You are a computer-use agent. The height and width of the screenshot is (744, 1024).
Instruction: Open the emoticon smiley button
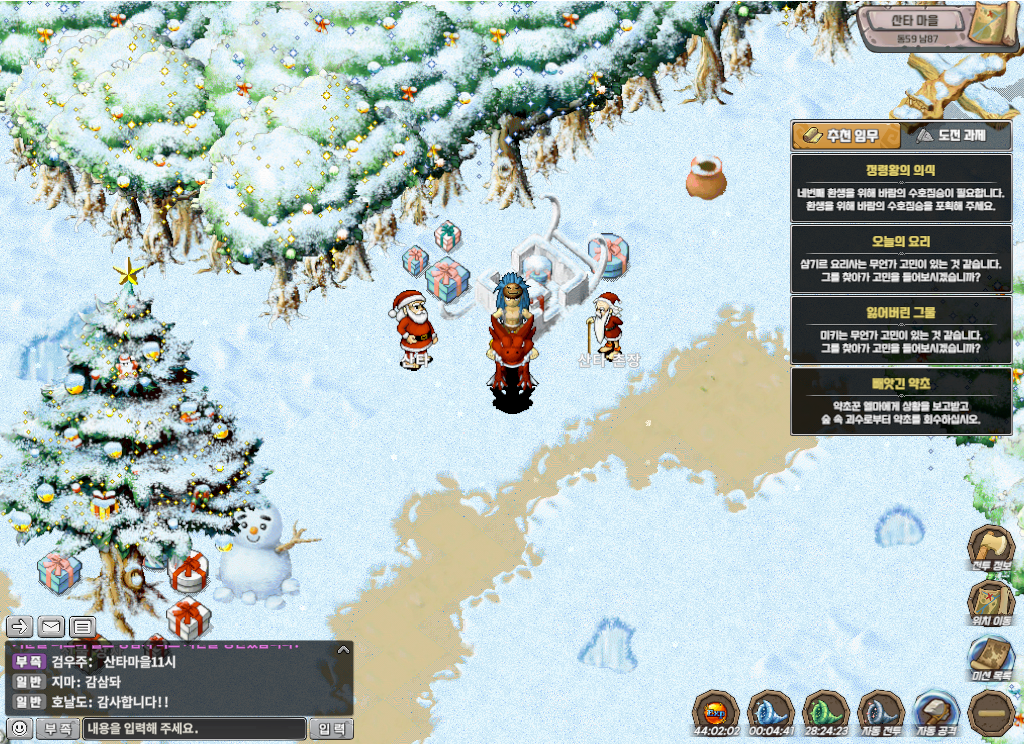pyautogui.click(x=18, y=728)
